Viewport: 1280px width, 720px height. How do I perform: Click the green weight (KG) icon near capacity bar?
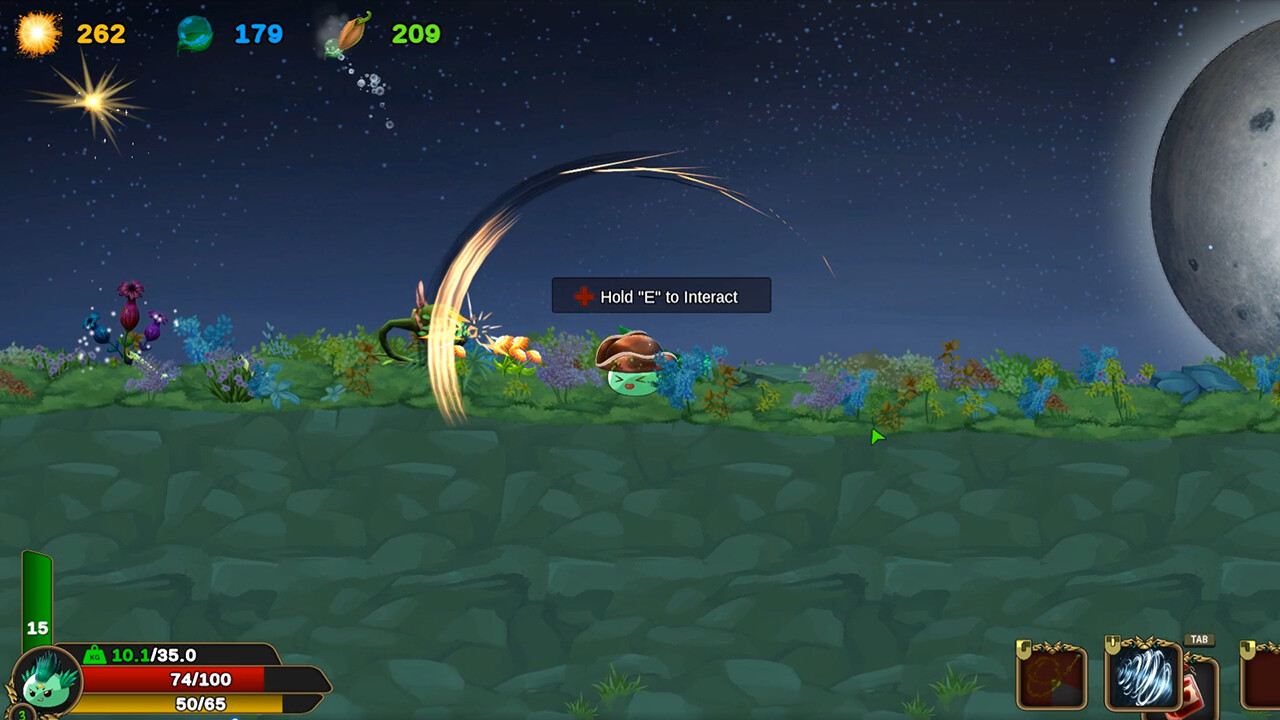pos(96,657)
